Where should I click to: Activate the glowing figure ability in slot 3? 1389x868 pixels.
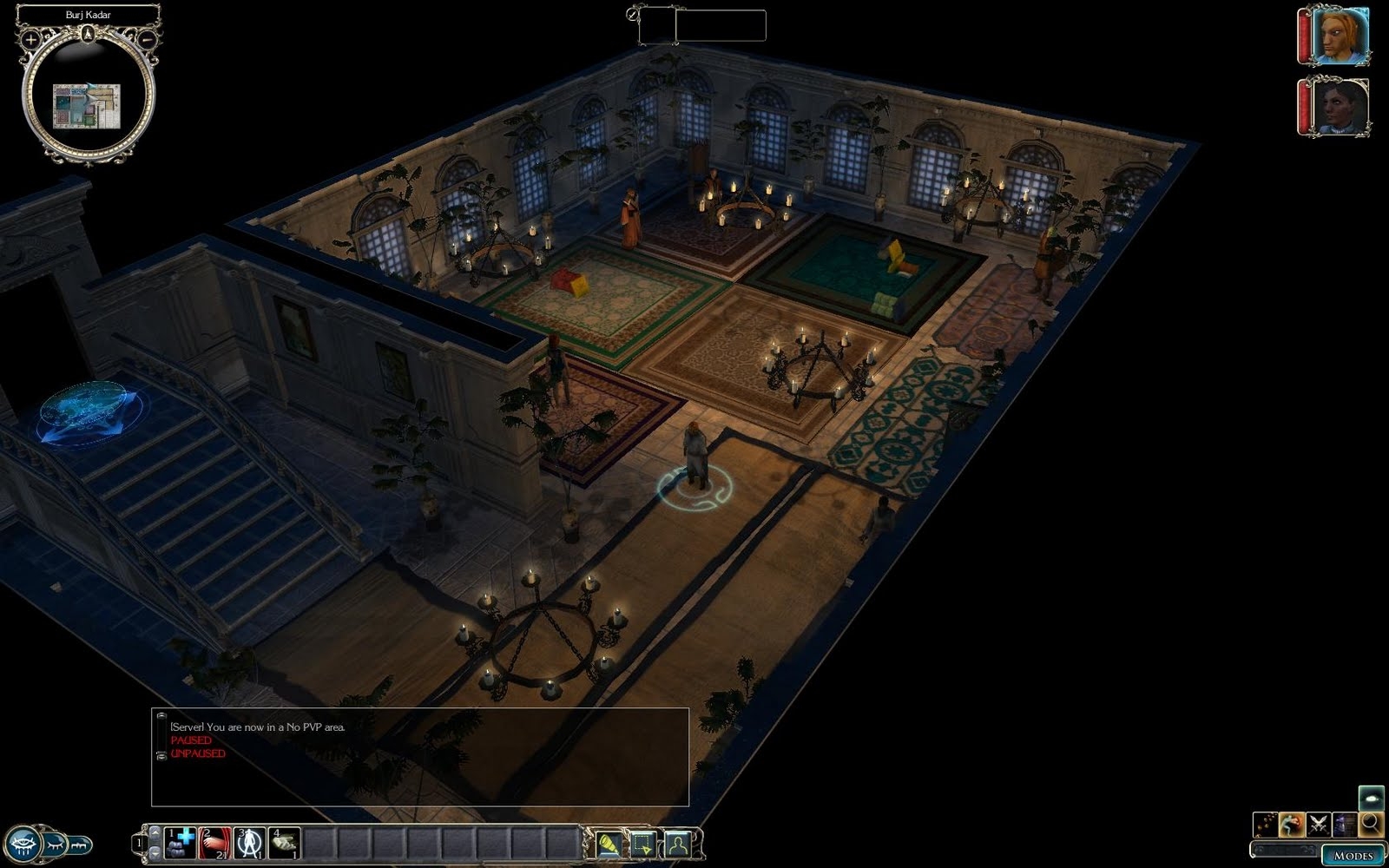pos(249,842)
